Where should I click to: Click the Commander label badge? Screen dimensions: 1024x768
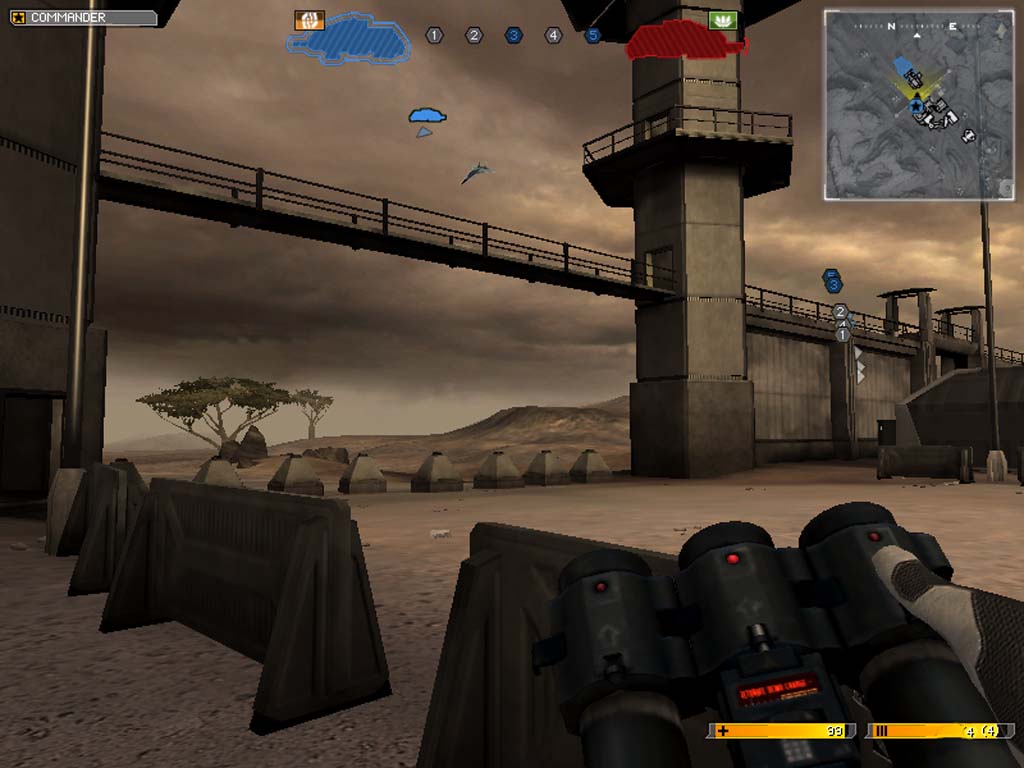(x=83, y=18)
